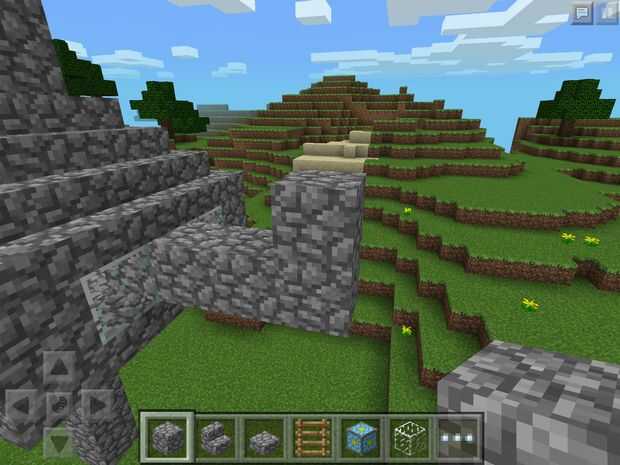Choose the white-outlined dark cube hotbar slot
Image resolution: width=620 pixels, height=465 pixels.
pos(410,437)
